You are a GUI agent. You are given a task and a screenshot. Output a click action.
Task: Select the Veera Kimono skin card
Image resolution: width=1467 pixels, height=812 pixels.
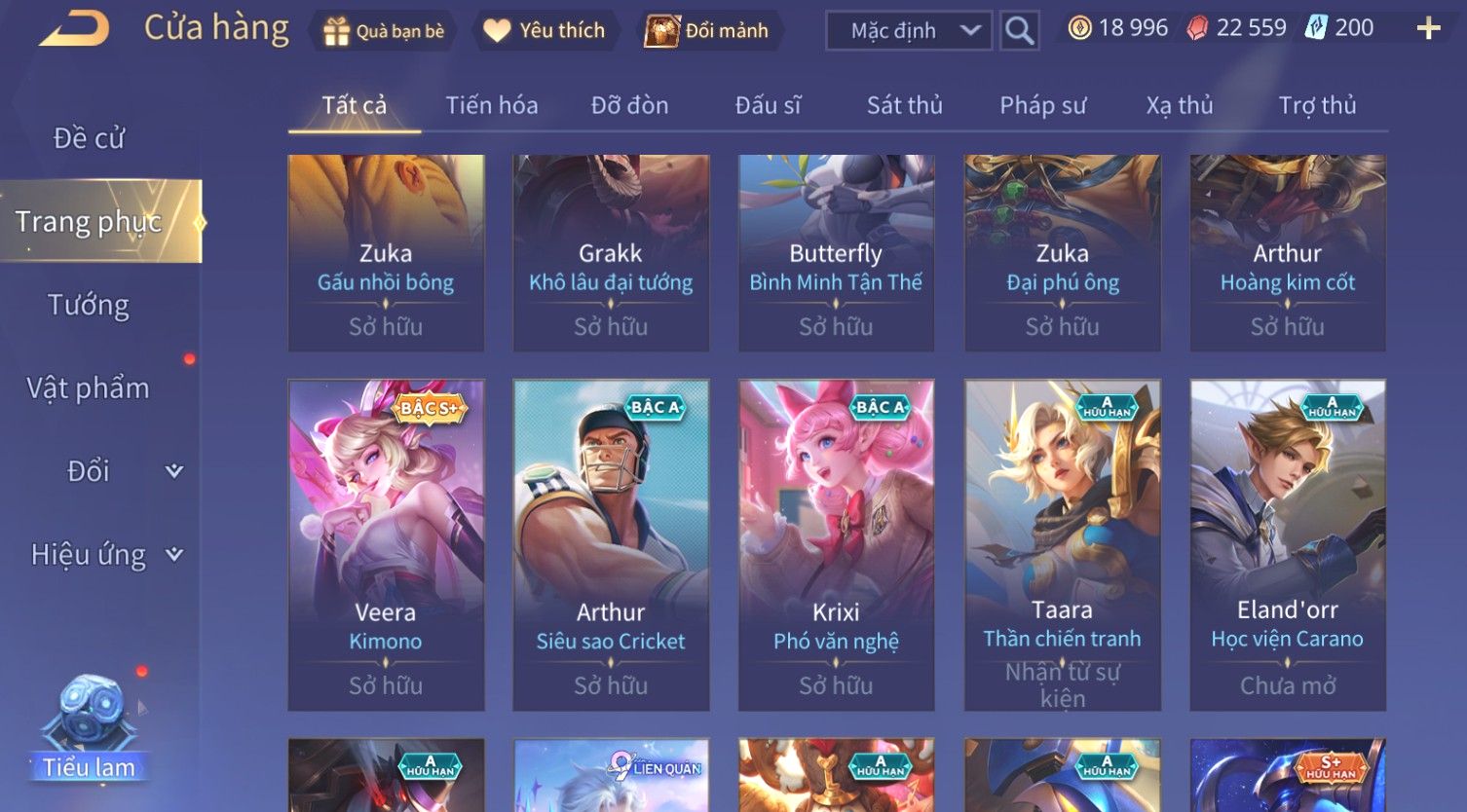(x=386, y=543)
